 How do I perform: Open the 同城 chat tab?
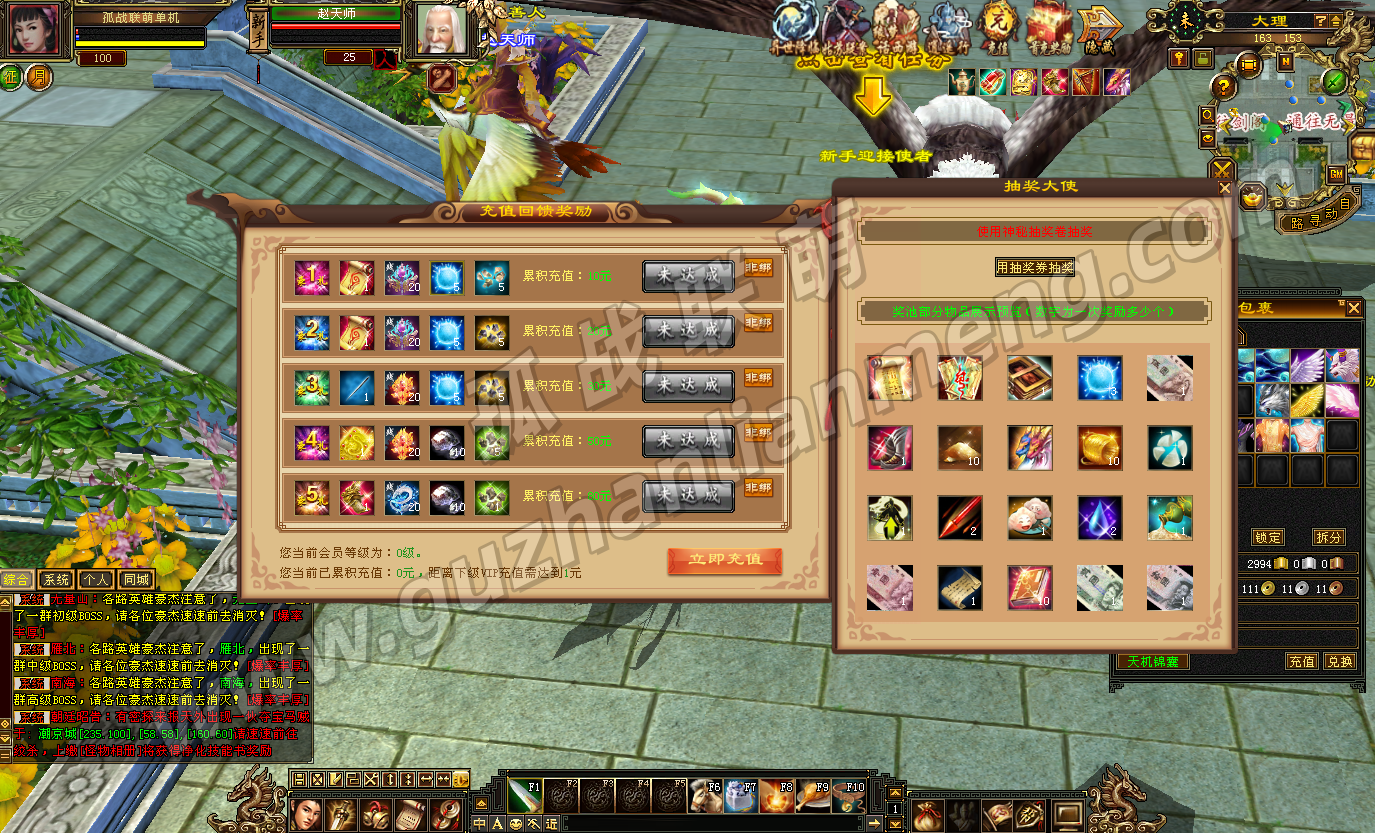click(x=135, y=579)
